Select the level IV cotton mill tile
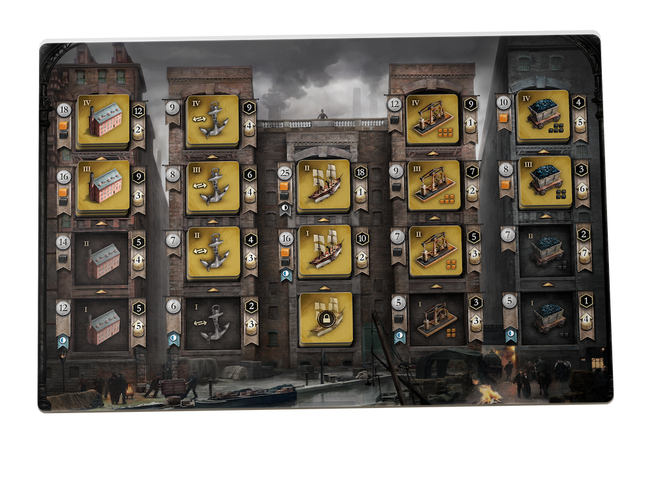 [103, 121]
